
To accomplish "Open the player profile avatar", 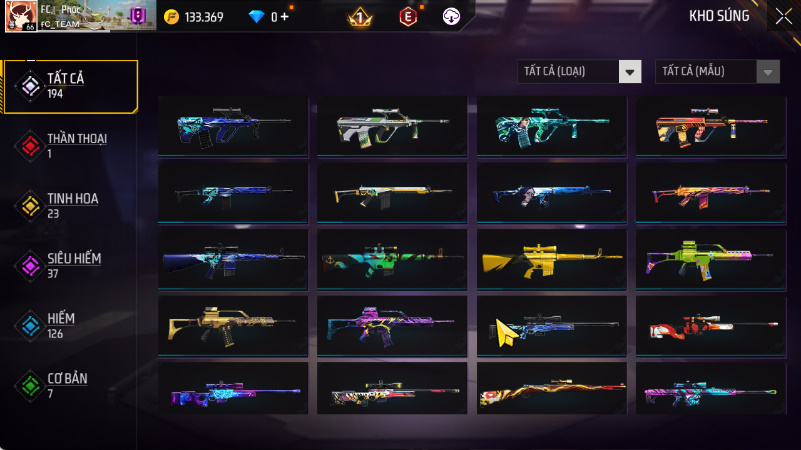I will point(22,15).
